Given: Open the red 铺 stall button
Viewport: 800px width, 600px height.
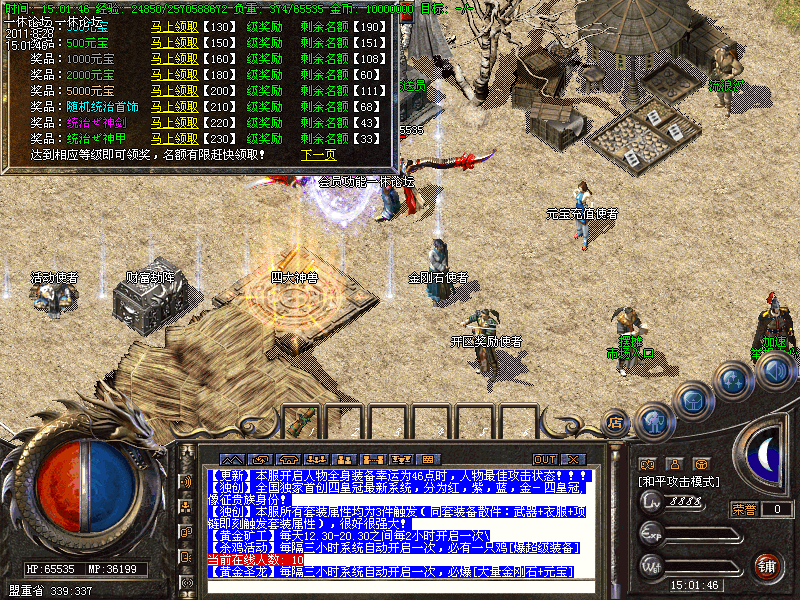Looking at the screenshot, I should 768,565.
